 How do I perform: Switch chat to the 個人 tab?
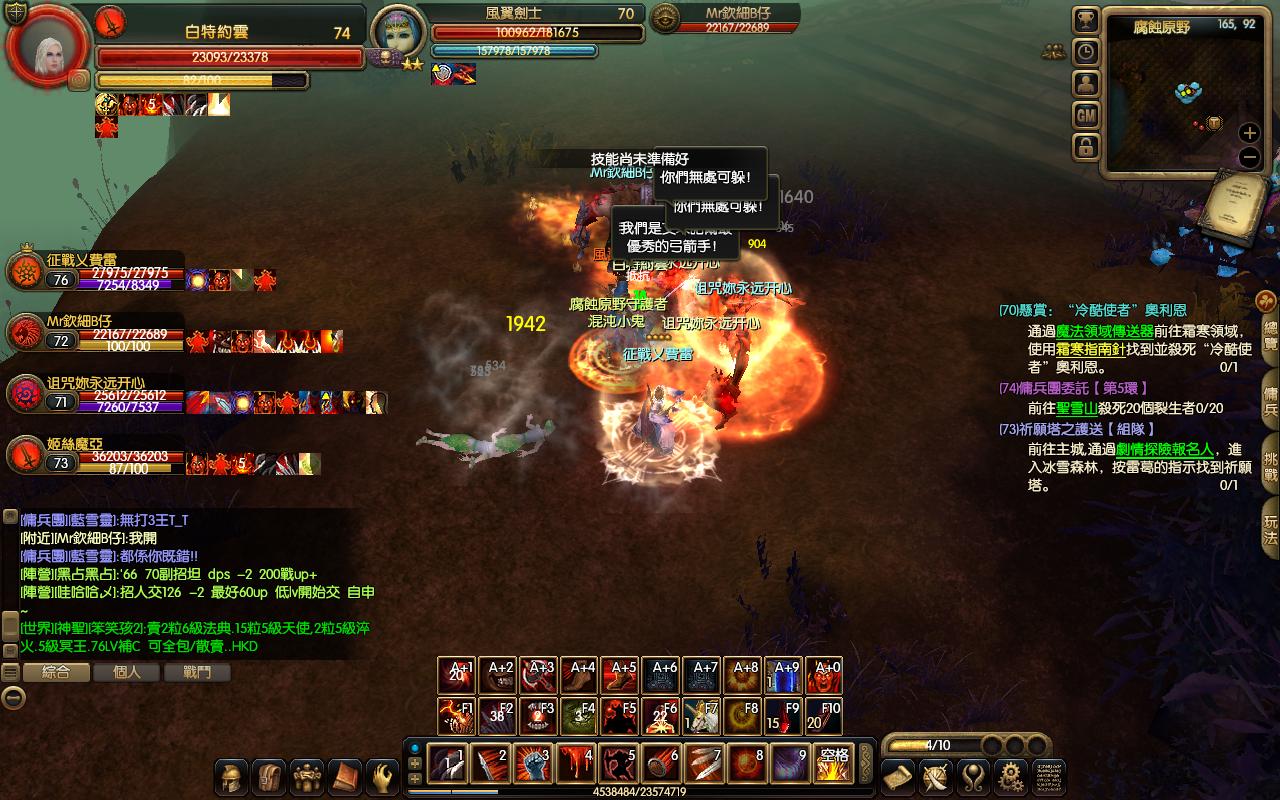[127, 672]
